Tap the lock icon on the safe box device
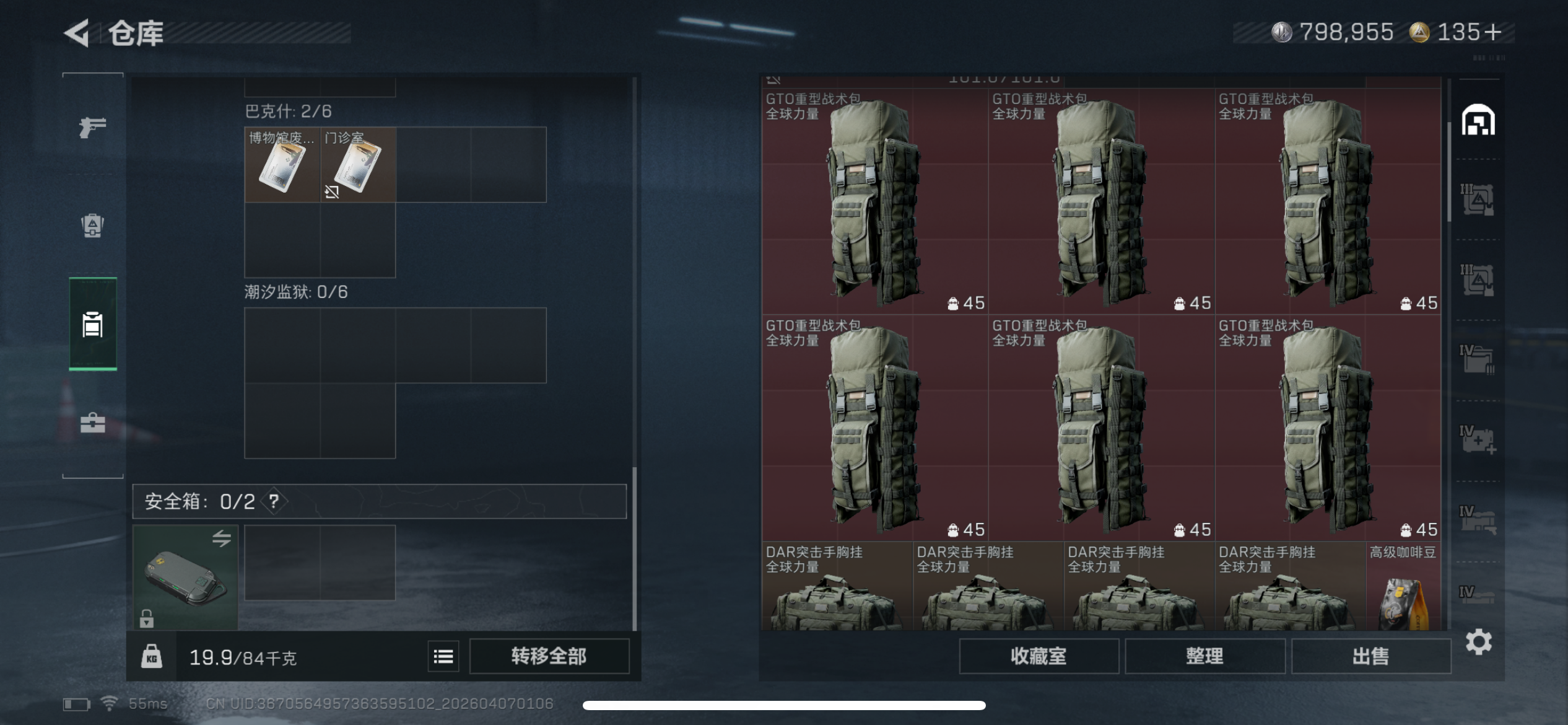 pos(147,618)
